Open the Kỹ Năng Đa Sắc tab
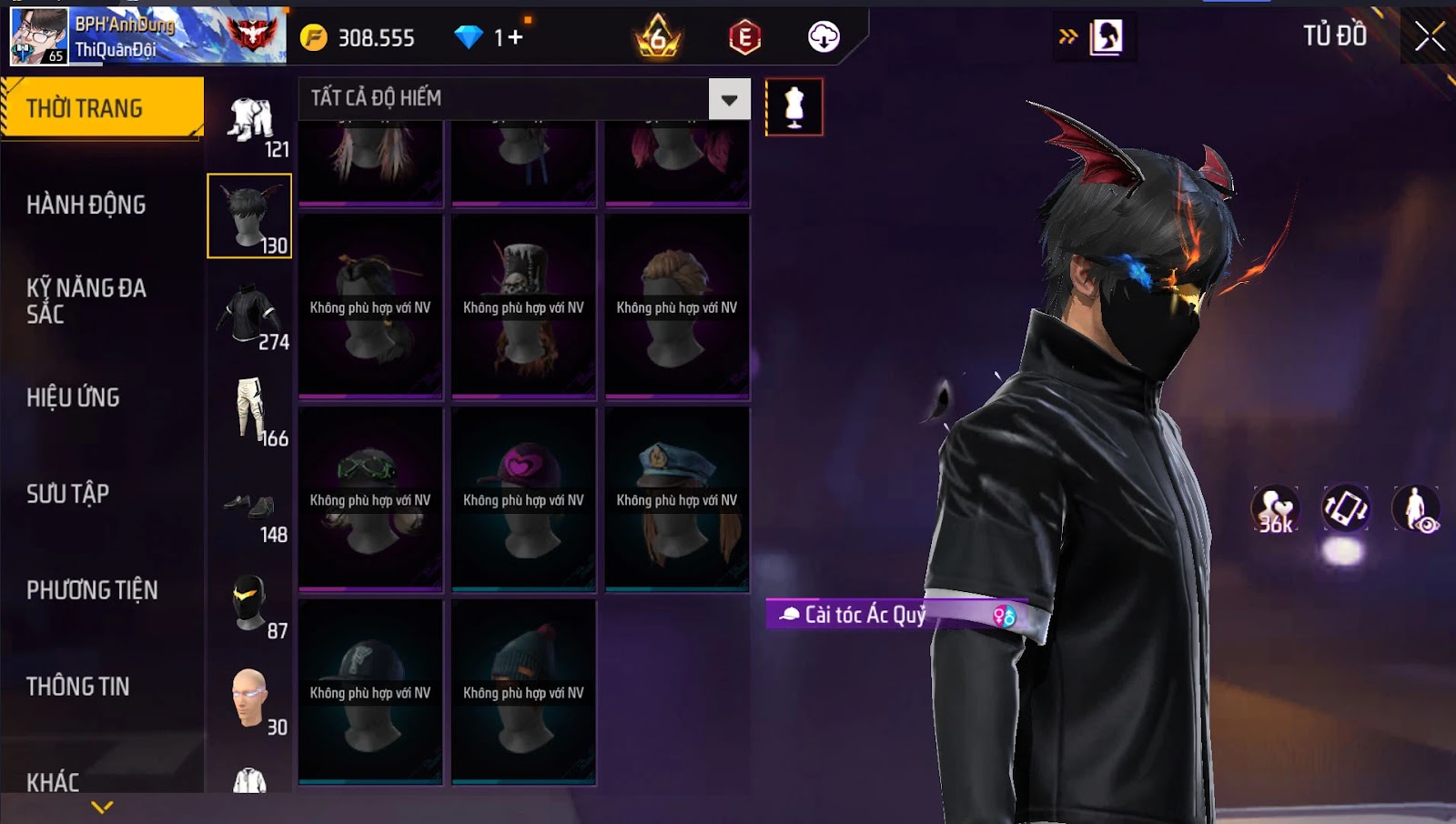The width and height of the screenshot is (1456, 824). [86, 301]
